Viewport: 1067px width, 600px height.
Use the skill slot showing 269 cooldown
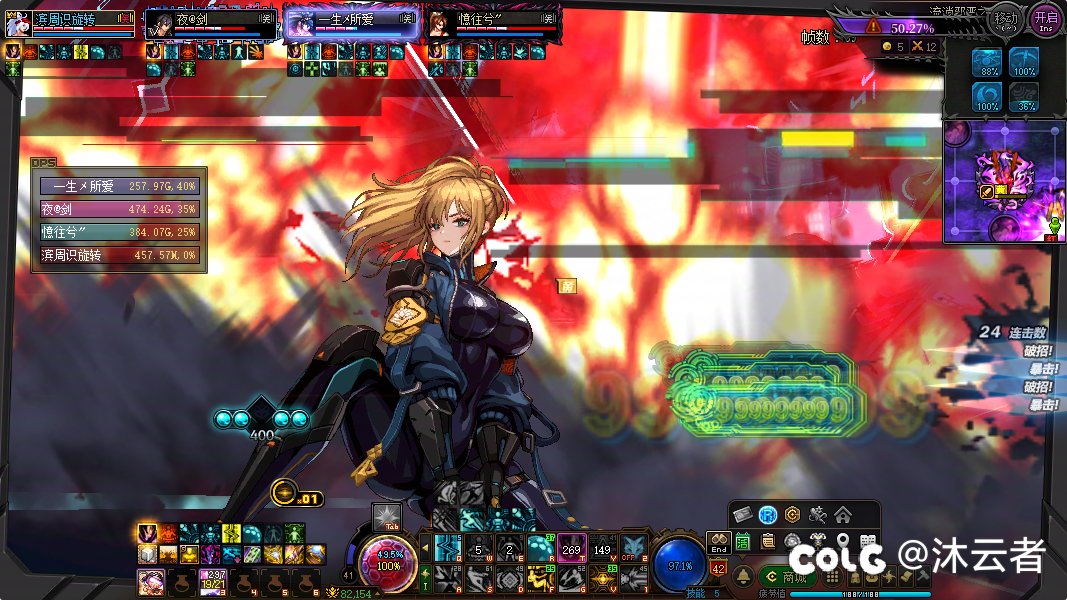click(x=571, y=547)
